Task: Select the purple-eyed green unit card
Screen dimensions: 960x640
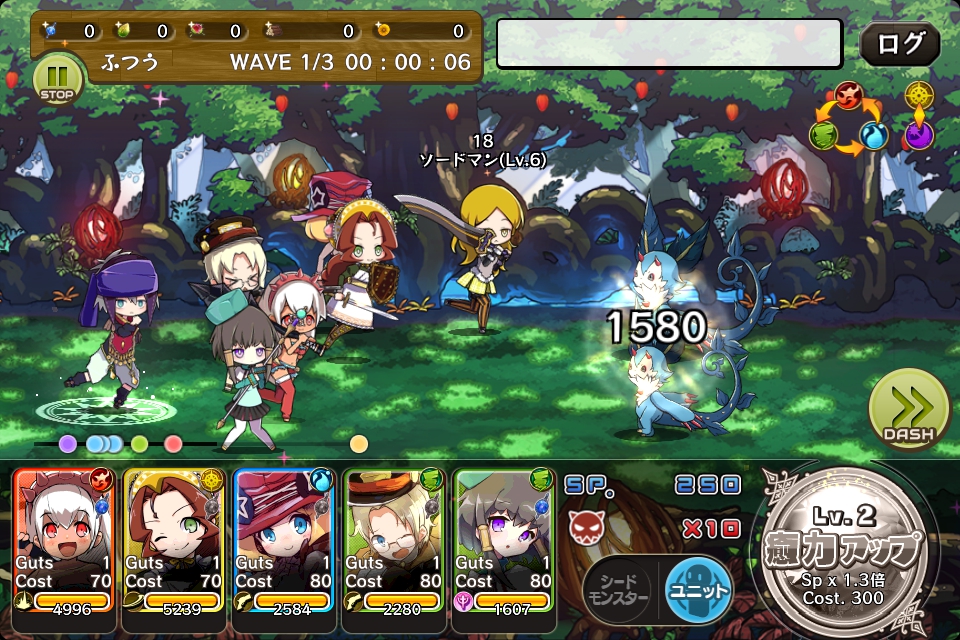Action: 504,539
